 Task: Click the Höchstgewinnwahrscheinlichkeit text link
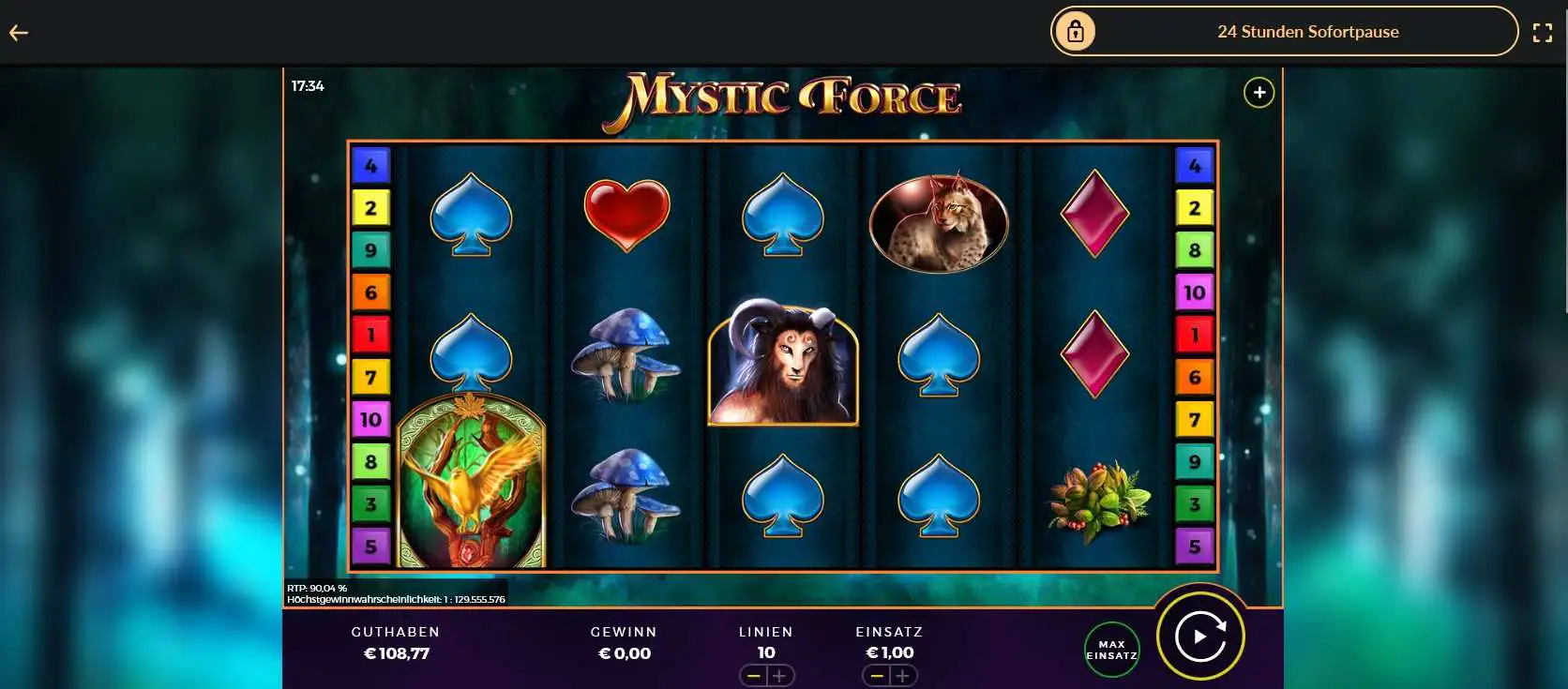[x=396, y=599]
